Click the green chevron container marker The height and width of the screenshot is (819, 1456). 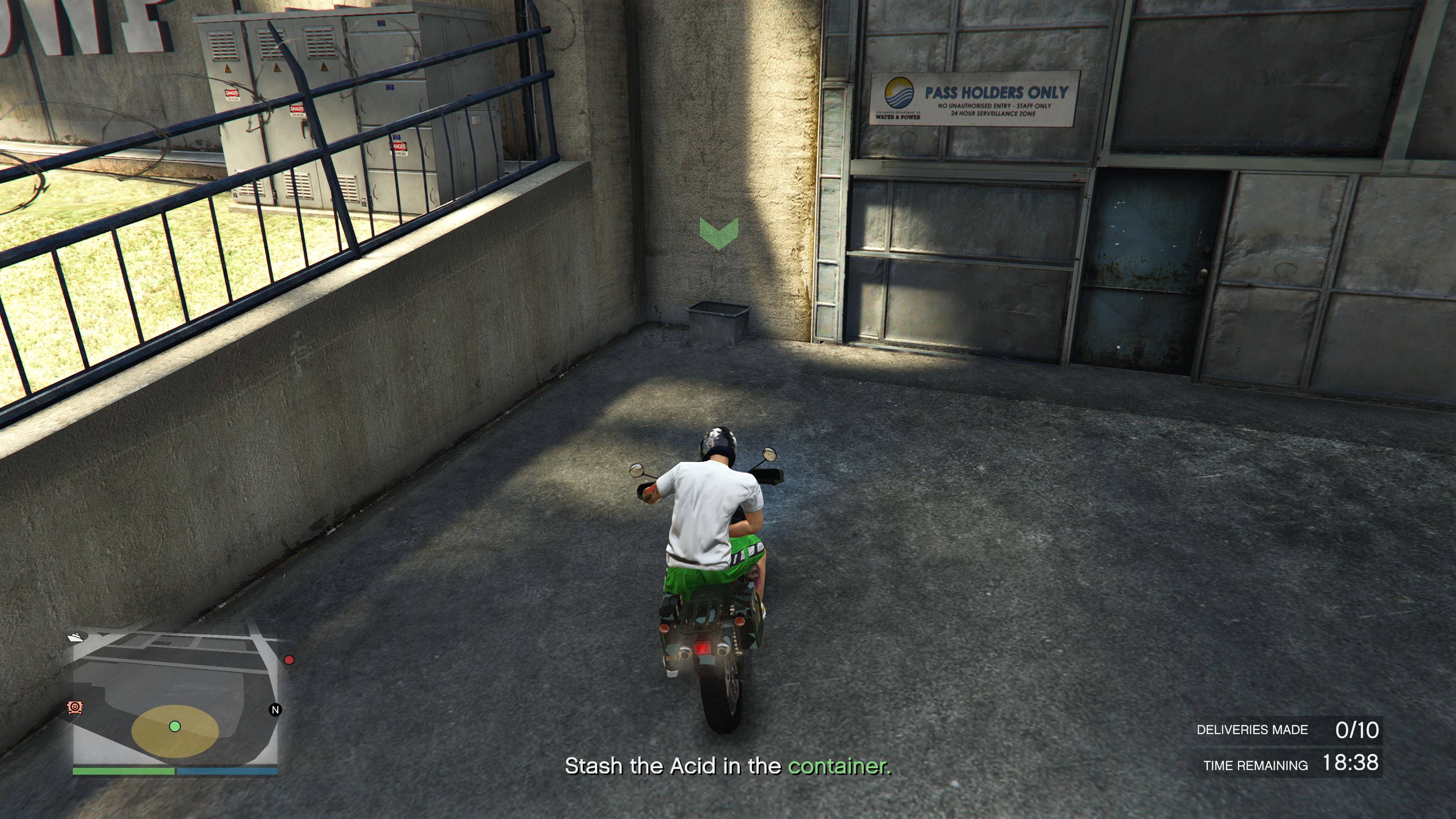719,234
